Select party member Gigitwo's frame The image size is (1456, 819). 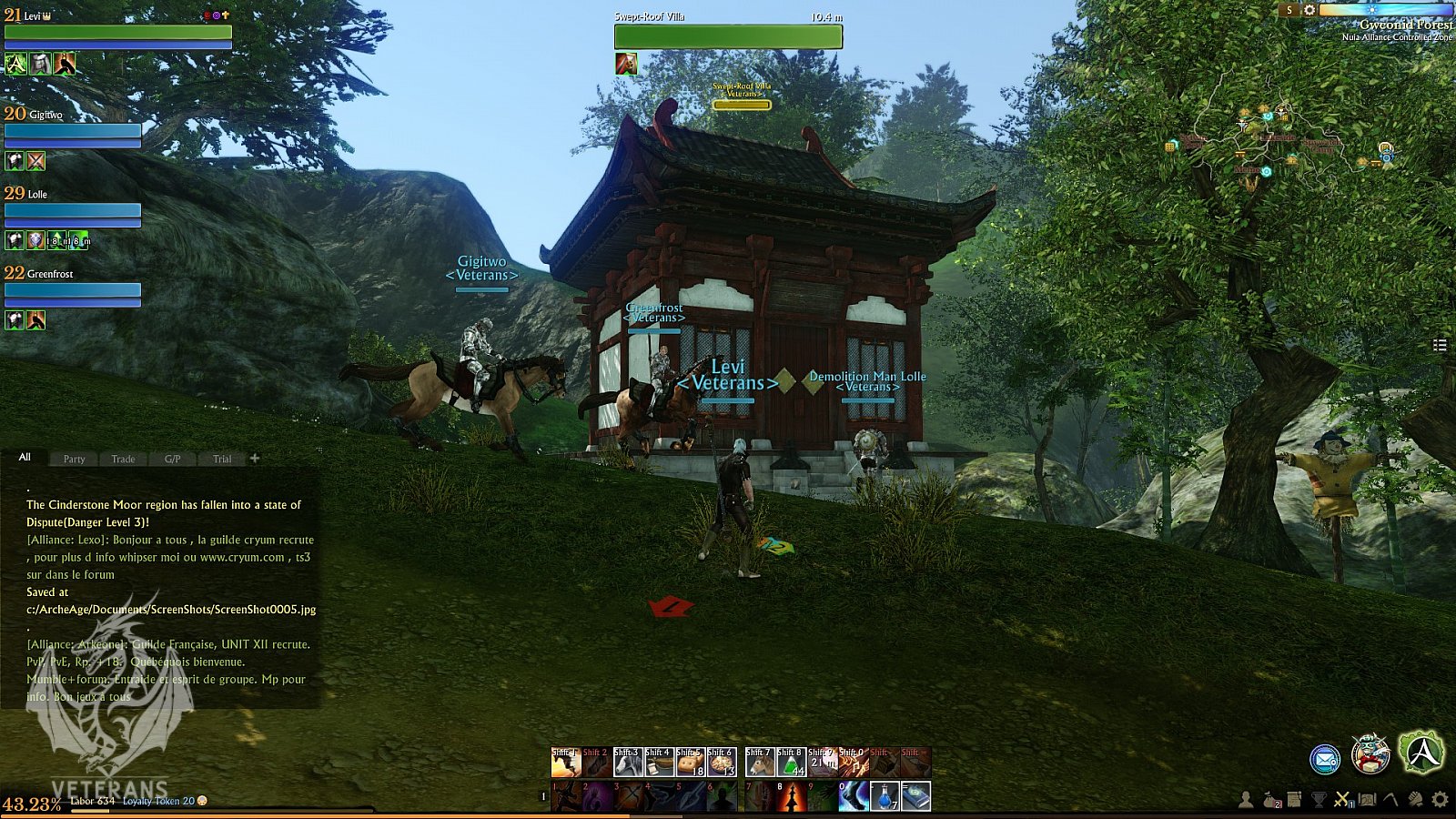click(x=73, y=131)
